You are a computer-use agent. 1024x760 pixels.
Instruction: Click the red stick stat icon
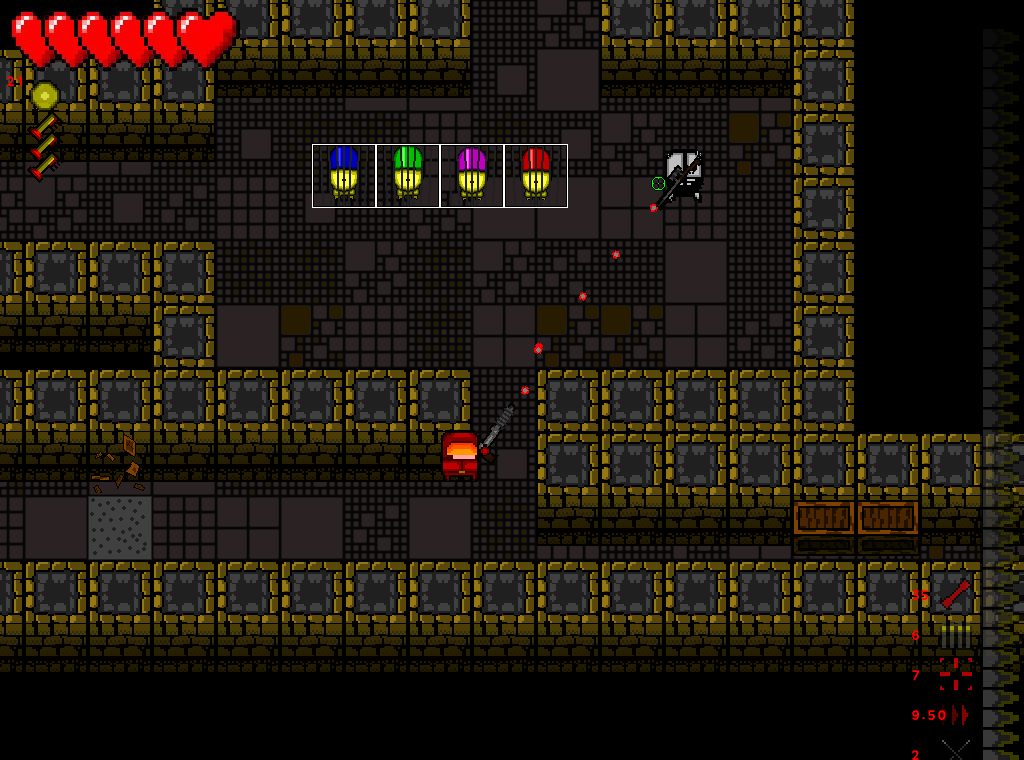[955, 594]
